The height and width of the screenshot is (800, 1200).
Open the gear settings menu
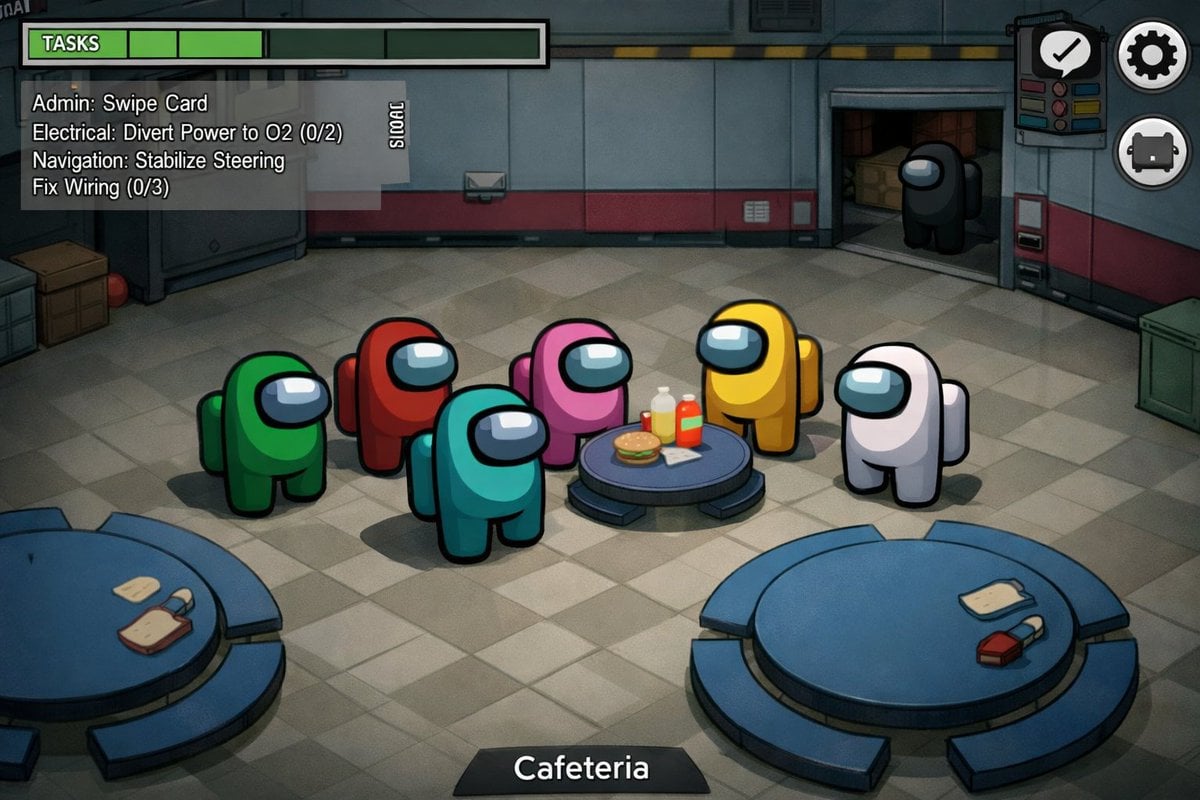[x=1152, y=55]
